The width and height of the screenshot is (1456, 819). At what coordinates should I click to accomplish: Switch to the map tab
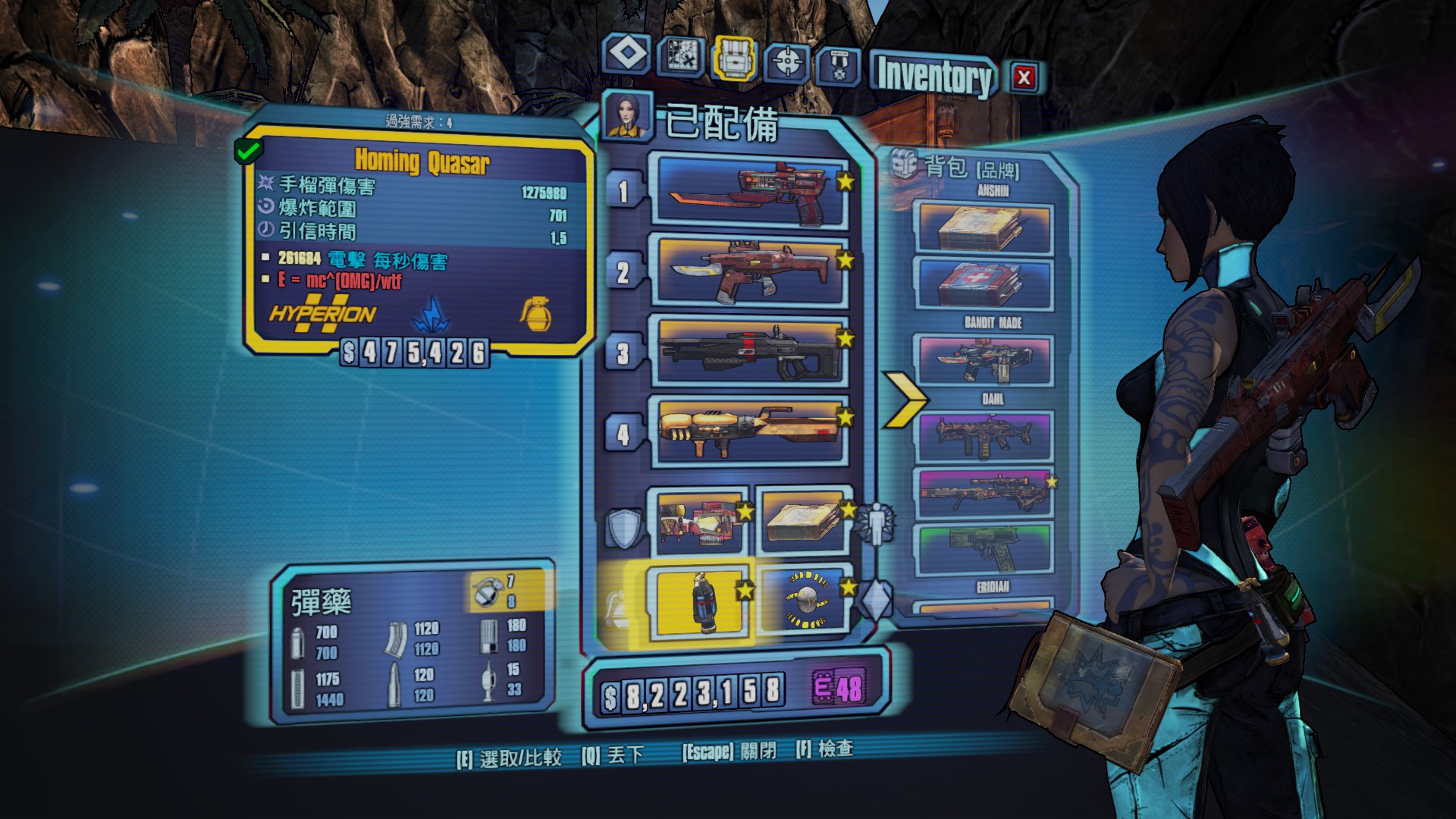(x=680, y=55)
